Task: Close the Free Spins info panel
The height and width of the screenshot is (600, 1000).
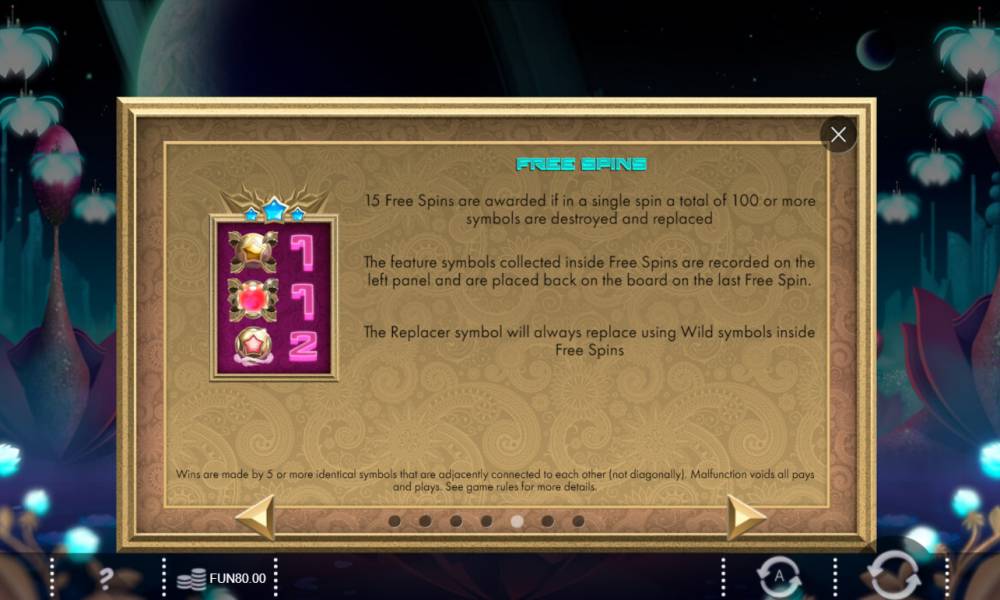Action: click(838, 134)
